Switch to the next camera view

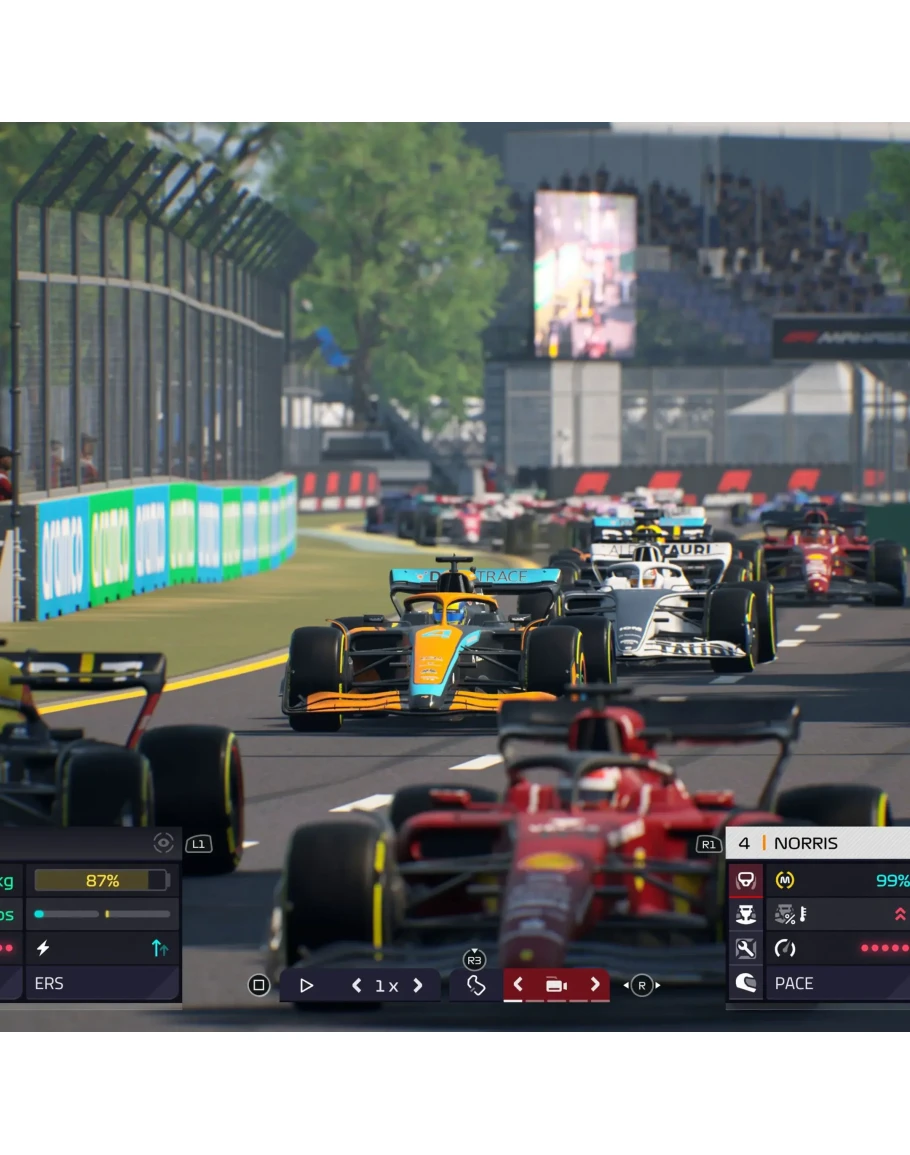pos(595,984)
